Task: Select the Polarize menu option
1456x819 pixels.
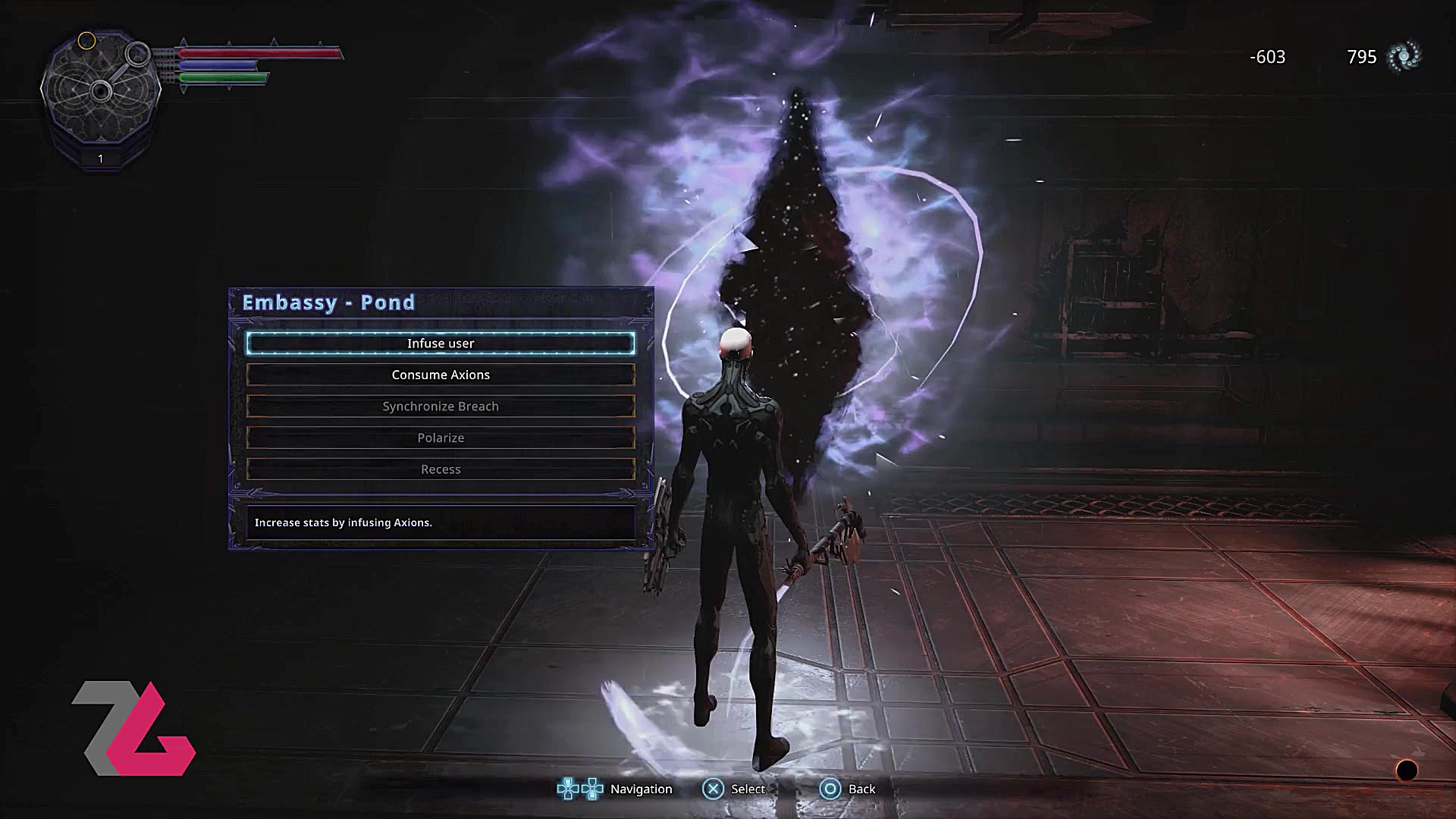Action: click(441, 438)
